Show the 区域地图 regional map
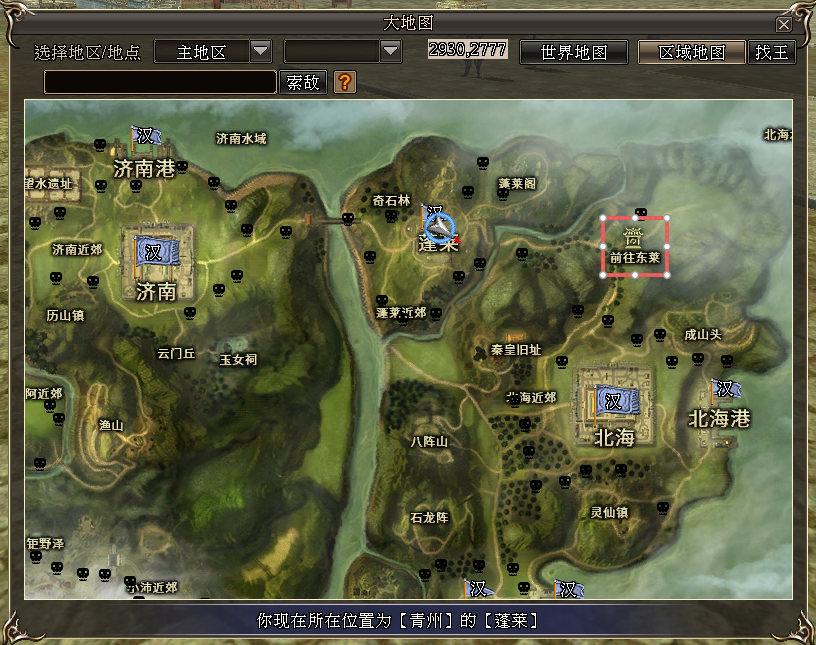Viewport: 816px width, 645px height. click(x=692, y=52)
